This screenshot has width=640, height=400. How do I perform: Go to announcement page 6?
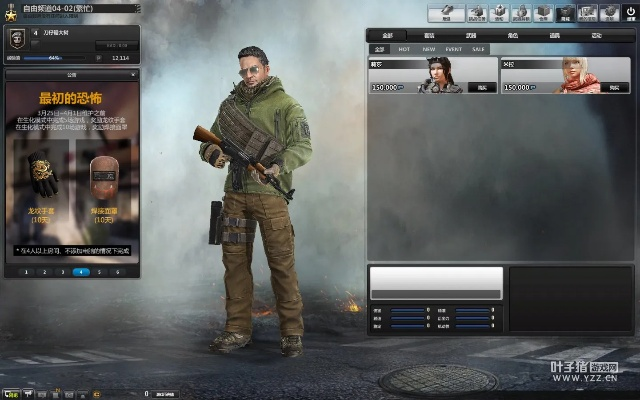[x=117, y=271]
